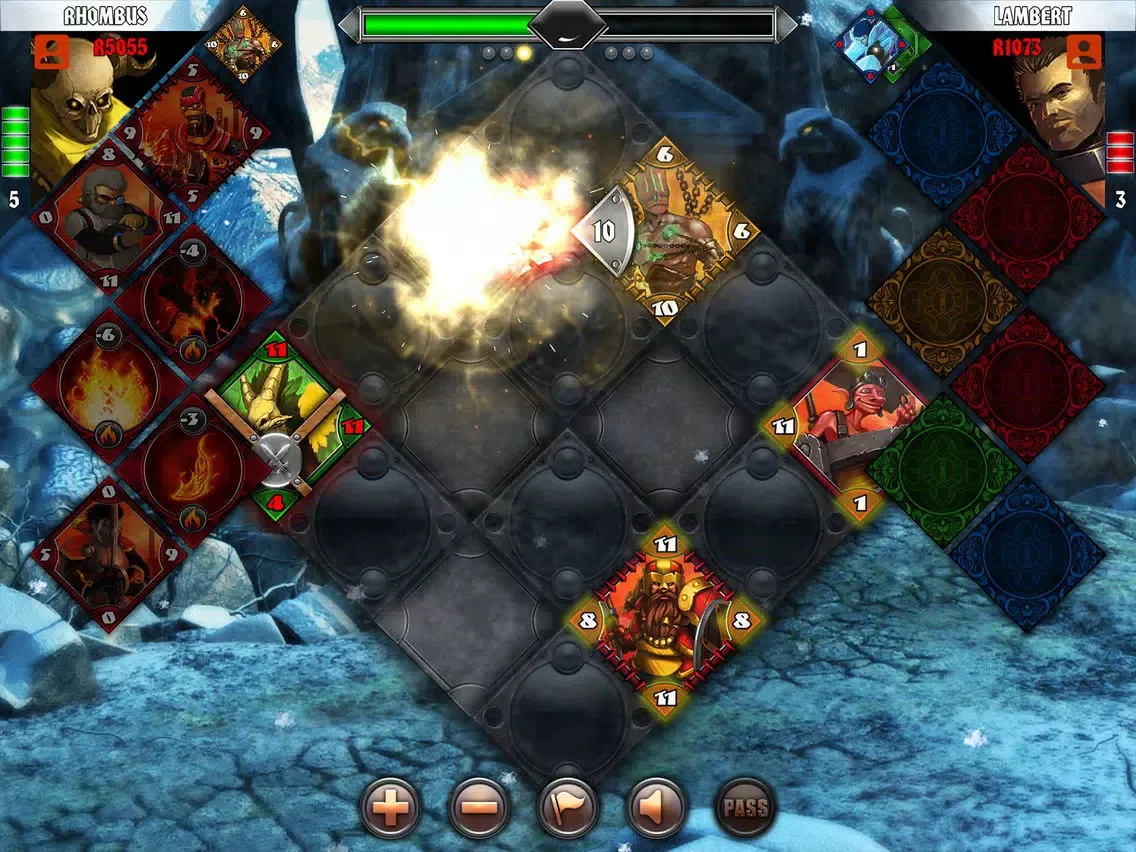Click Lambert's gold face-down card

click(x=941, y=302)
